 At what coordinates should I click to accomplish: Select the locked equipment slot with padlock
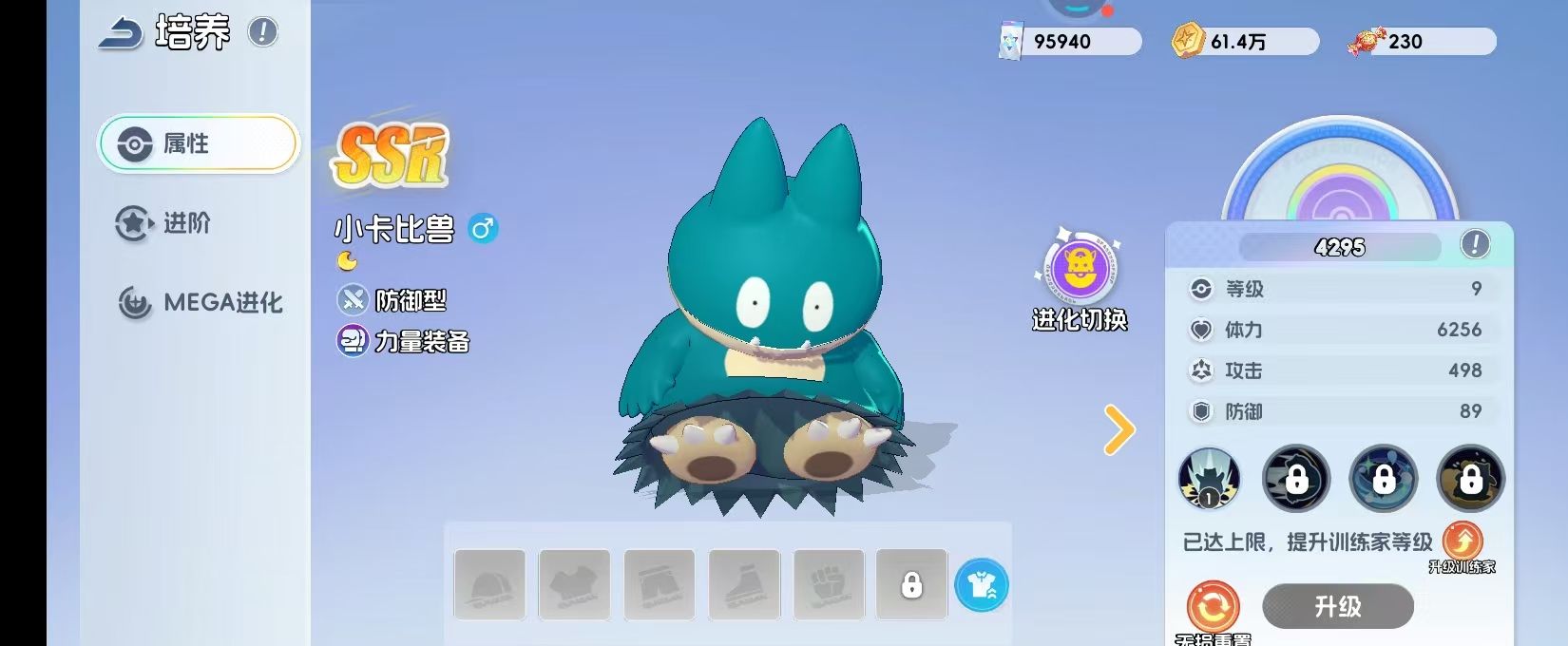coord(911,584)
